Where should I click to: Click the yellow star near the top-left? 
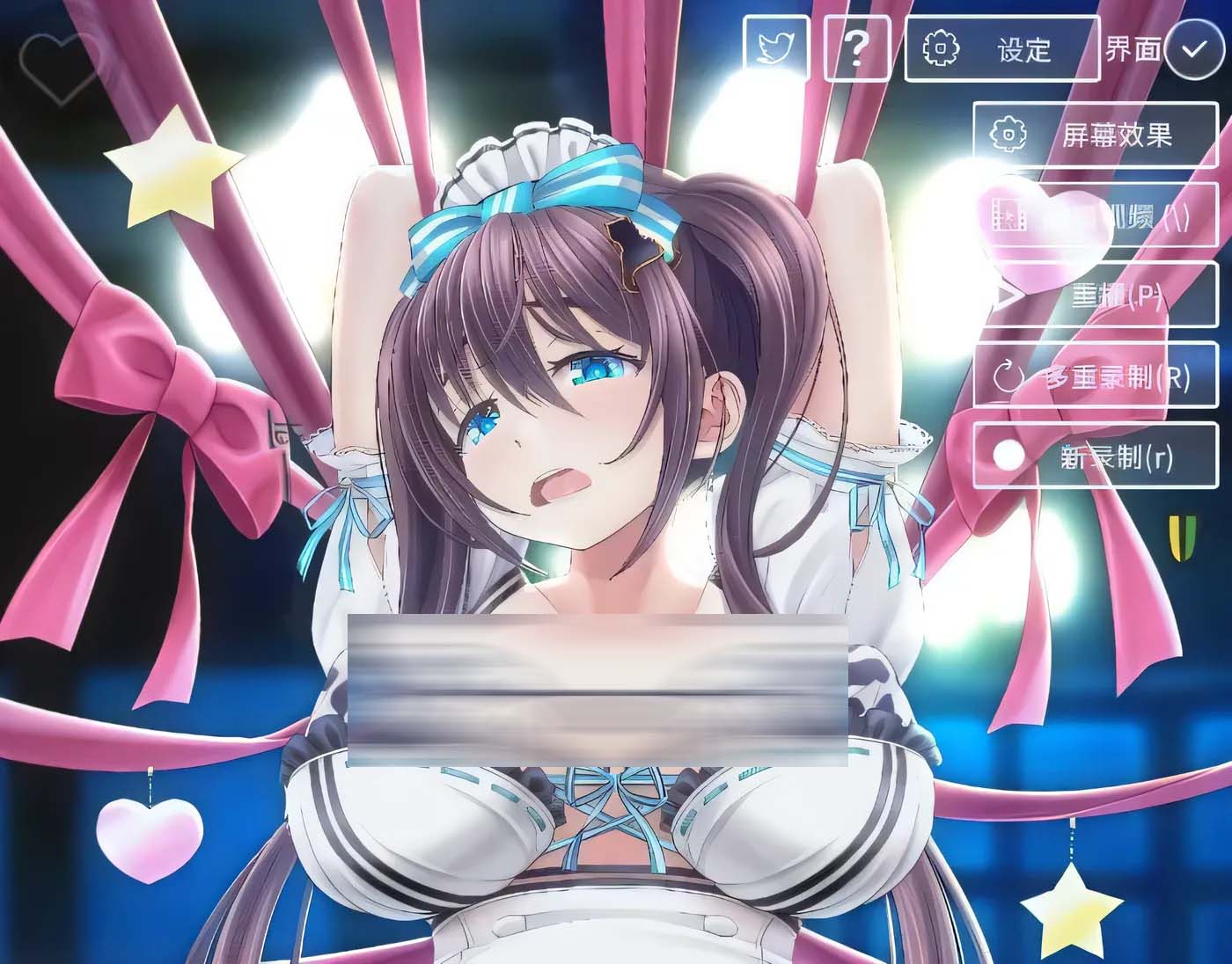coord(172,176)
